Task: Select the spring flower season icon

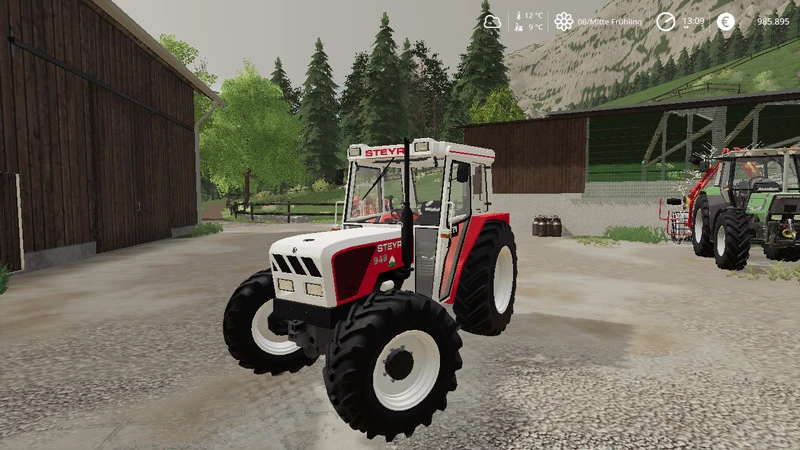Action: (x=564, y=21)
